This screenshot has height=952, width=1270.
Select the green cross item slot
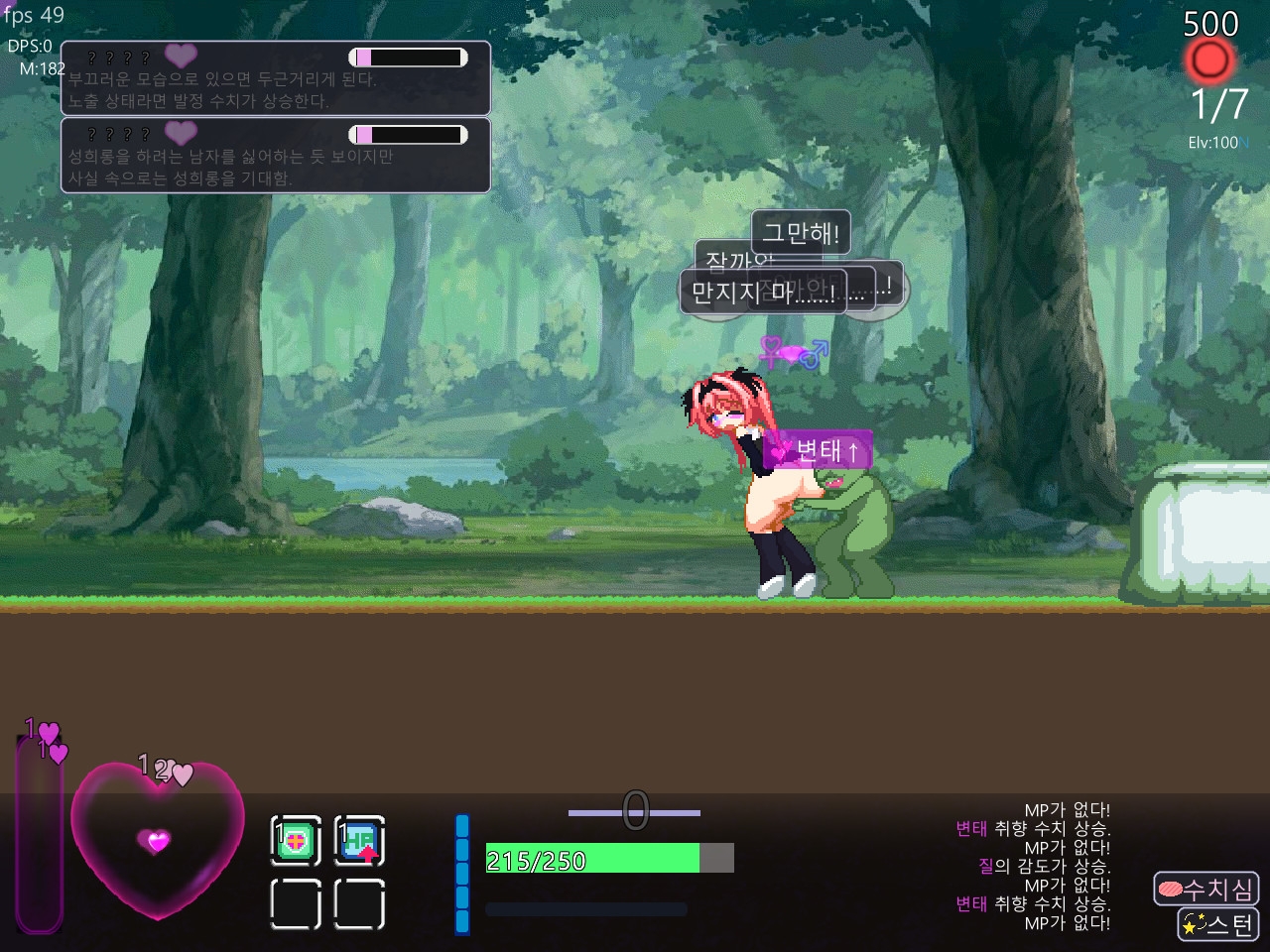point(296,842)
